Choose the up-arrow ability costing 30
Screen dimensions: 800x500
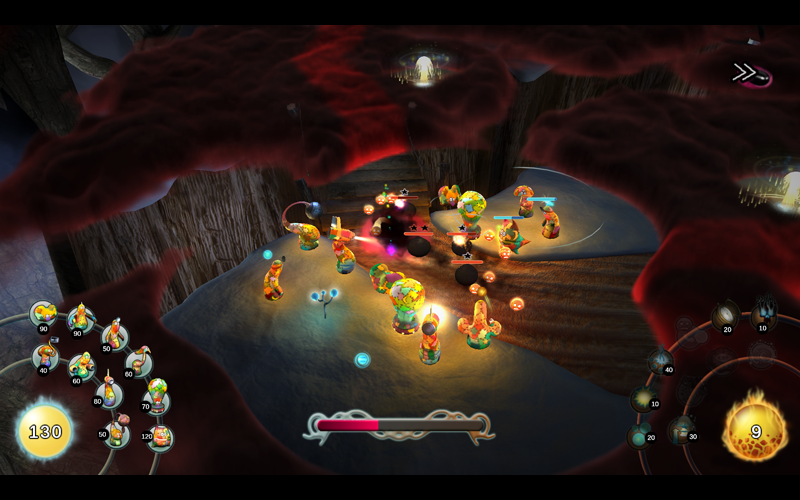coord(683,430)
